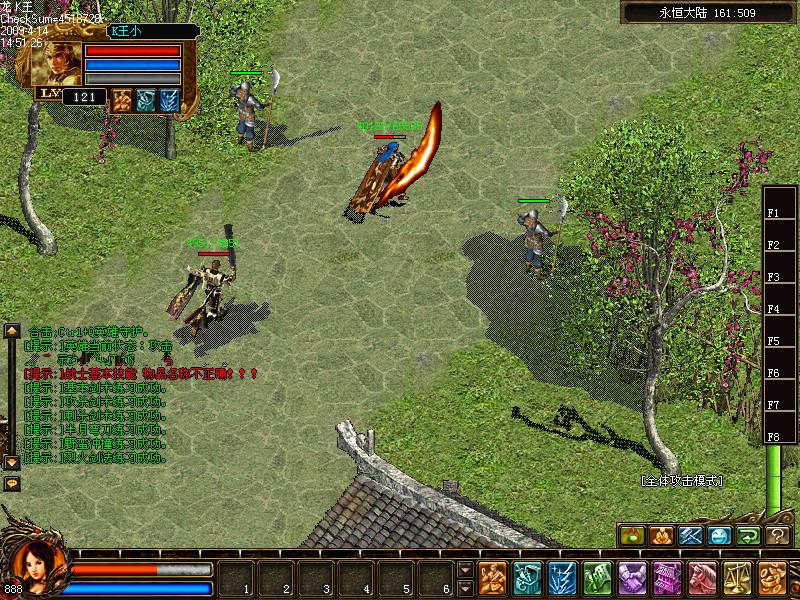
Task: Open the blue smiley face emote button
Action: coord(720,536)
